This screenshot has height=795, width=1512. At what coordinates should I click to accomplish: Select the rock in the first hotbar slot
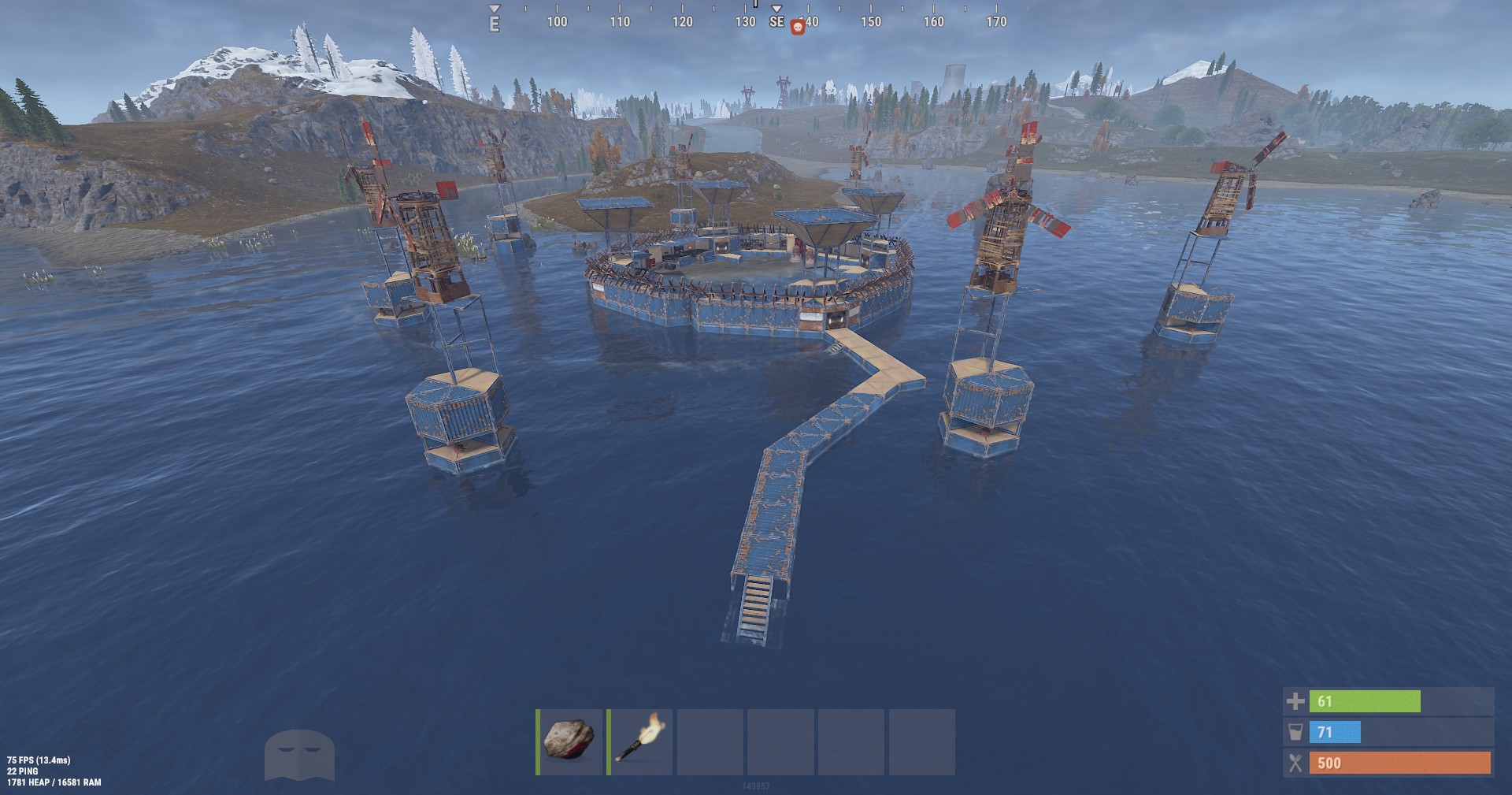coord(568,741)
